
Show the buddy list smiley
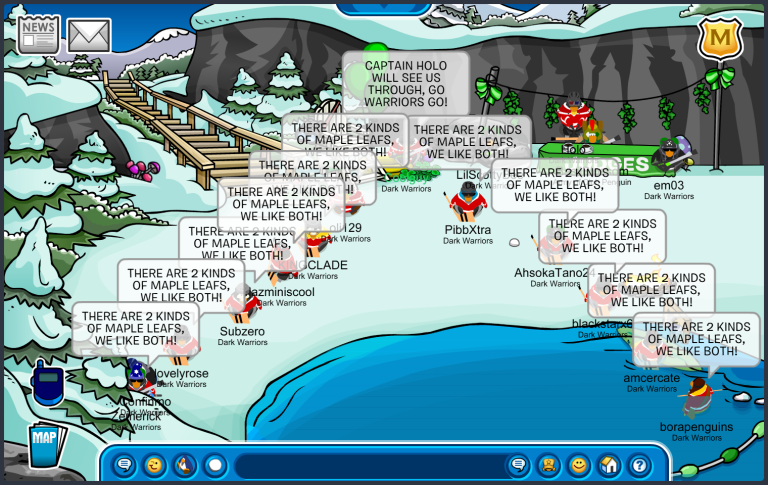pos(578,465)
